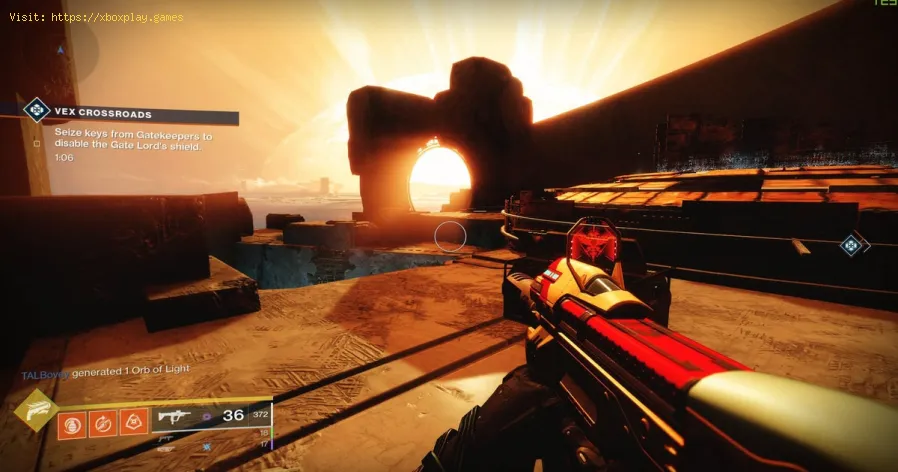Select the Vex Crossroads diamond emblem icon

click(x=37, y=109)
